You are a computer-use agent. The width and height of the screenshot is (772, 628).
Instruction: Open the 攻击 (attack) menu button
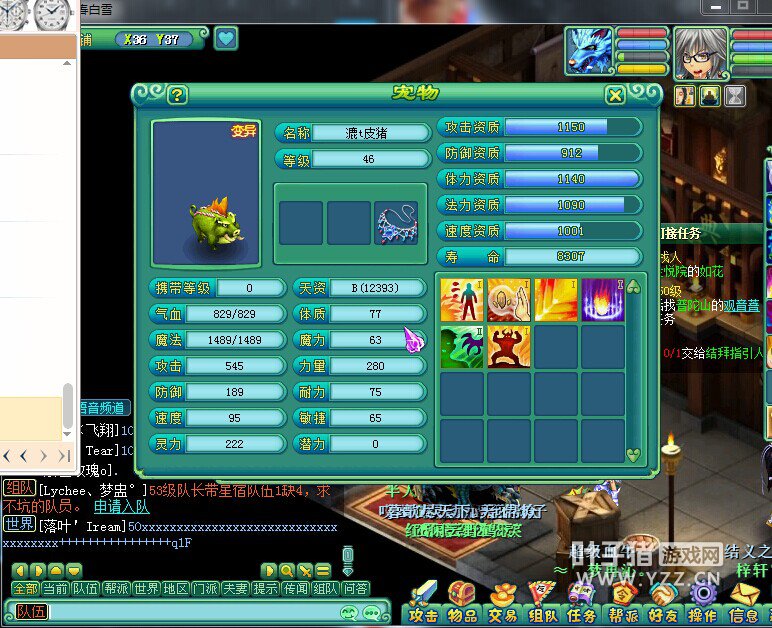click(x=424, y=615)
